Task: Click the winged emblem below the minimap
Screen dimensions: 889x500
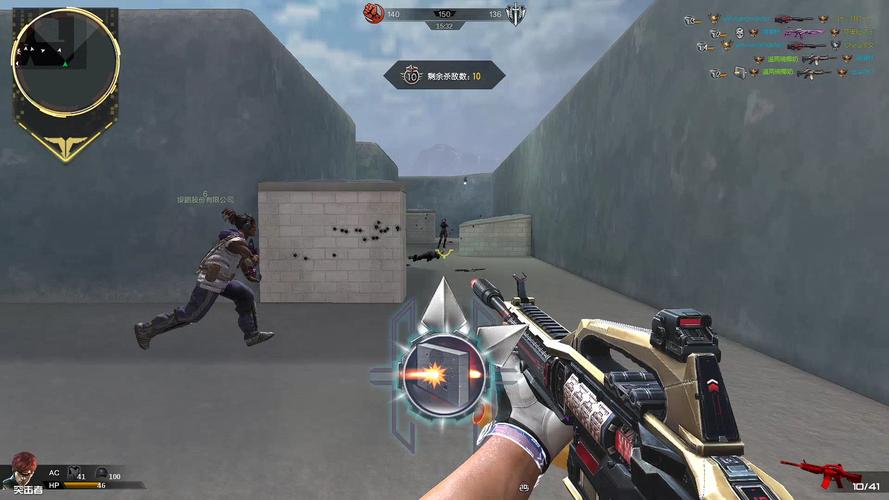Action: [66, 146]
